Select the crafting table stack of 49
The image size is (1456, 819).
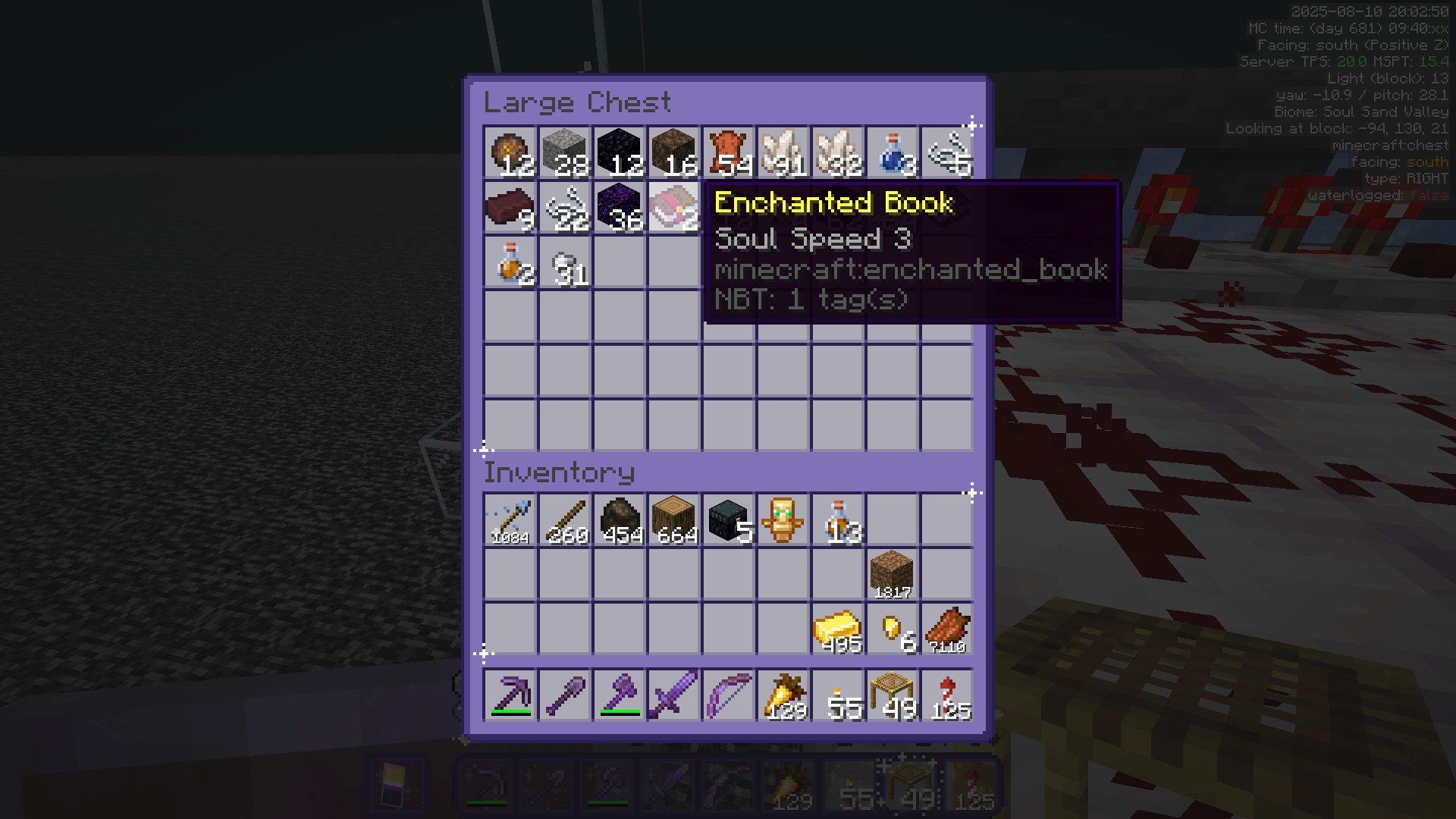893,695
